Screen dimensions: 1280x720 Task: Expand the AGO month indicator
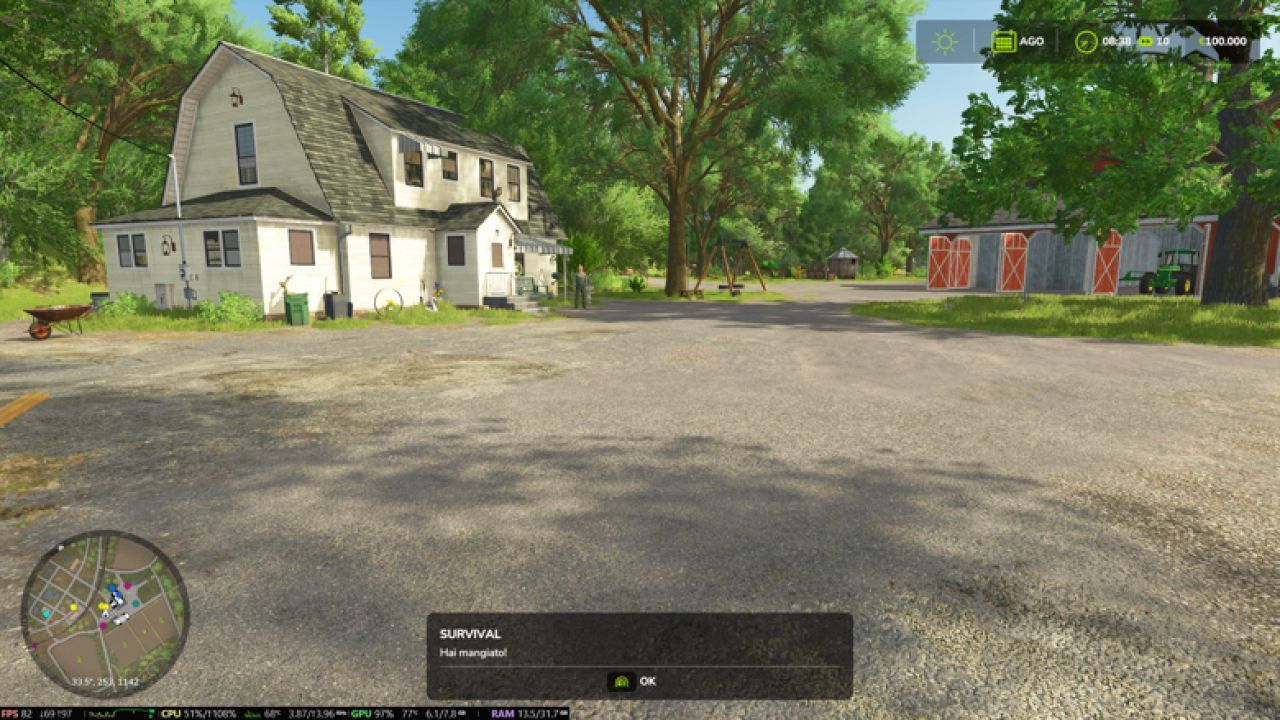(x=1032, y=41)
